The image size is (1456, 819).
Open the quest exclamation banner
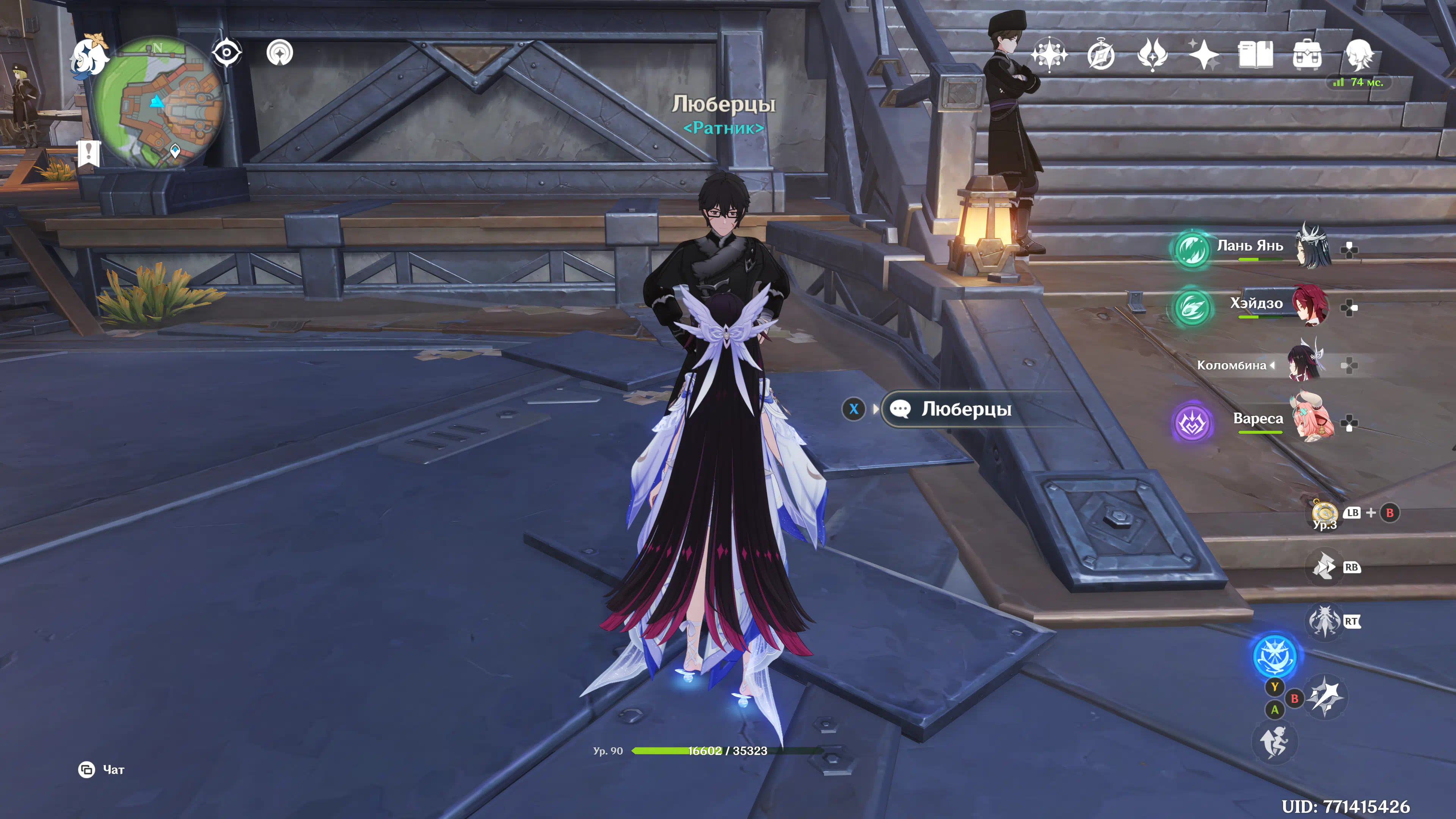click(89, 152)
